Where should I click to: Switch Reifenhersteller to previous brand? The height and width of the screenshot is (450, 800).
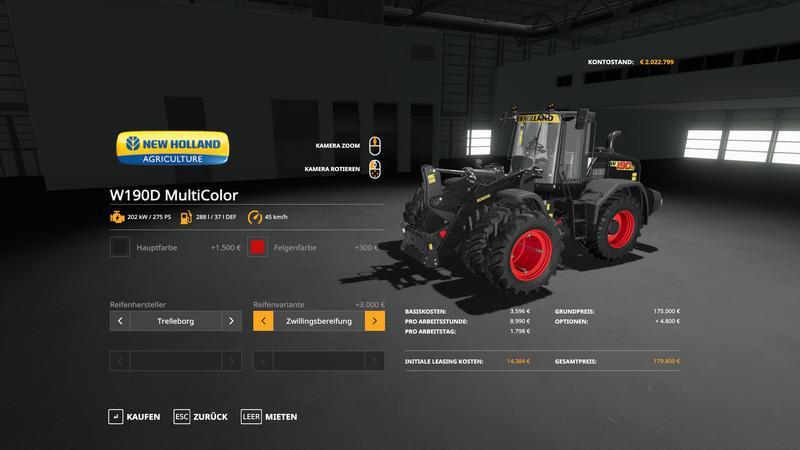pyautogui.click(x=120, y=321)
